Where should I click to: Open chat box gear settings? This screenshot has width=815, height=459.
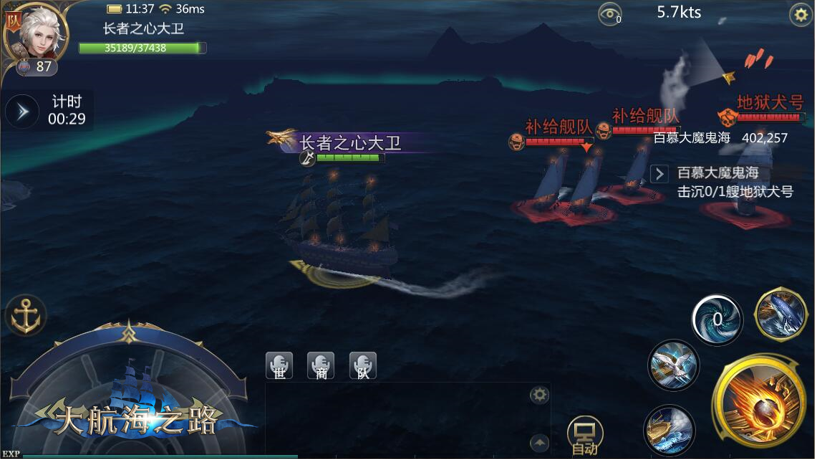point(539,394)
